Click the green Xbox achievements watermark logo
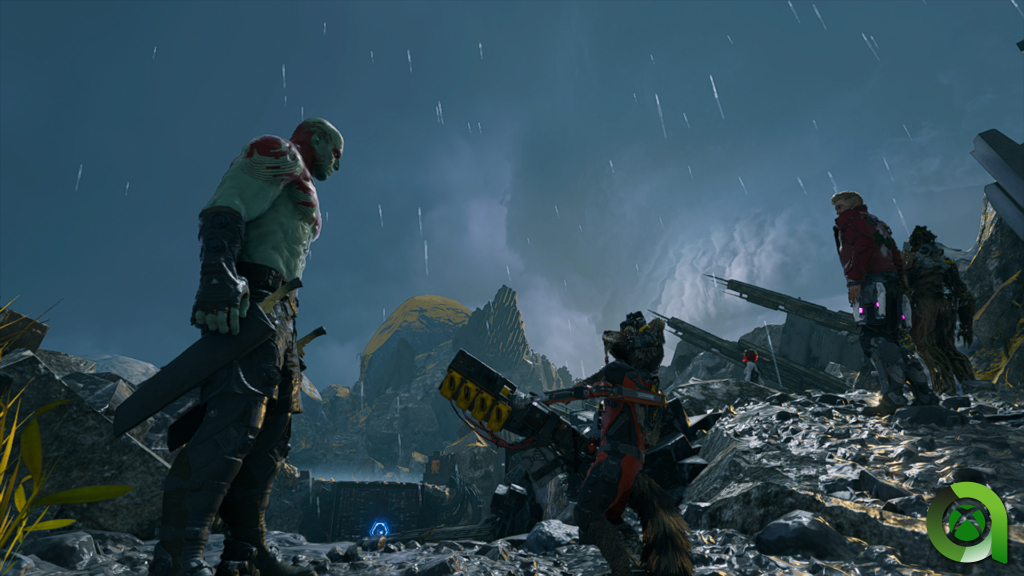Image resolution: width=1024 pixels, height=576 pixels. coord(967,521)
